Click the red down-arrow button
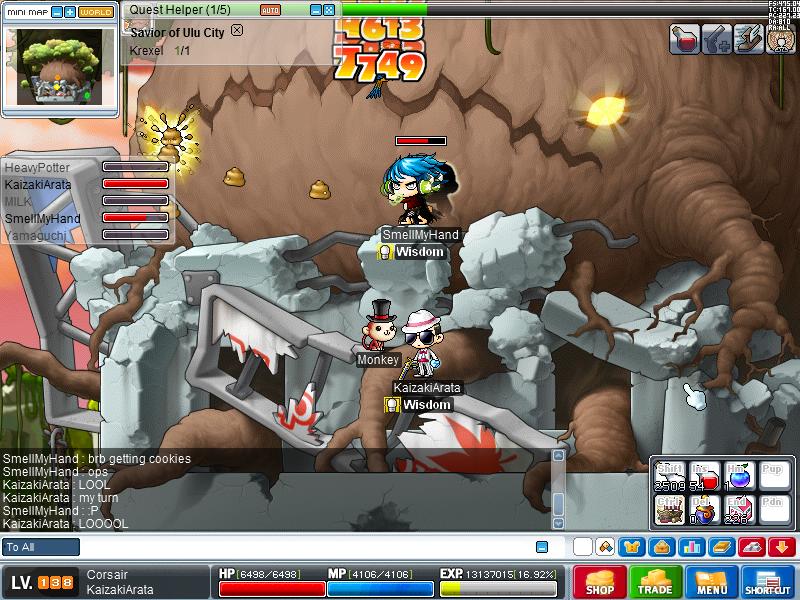Image resolution: width=800 pixels, height=600 pixels. click(x=782, y=547)
